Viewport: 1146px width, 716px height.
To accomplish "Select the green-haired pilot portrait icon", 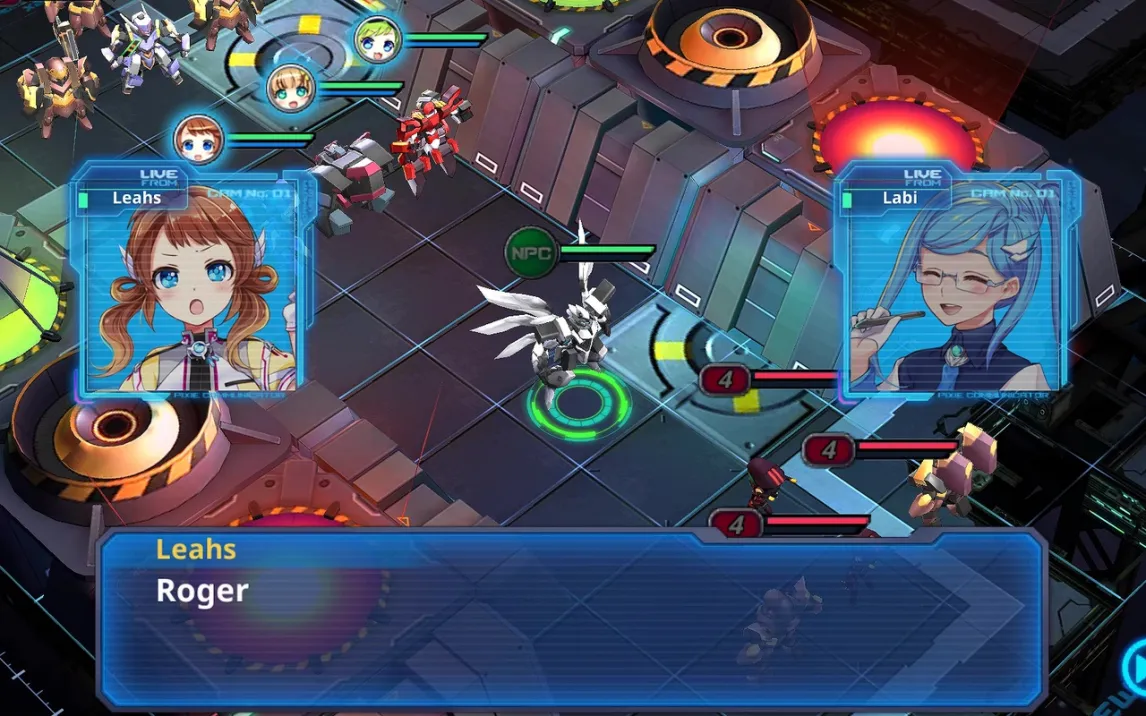I will coord(378,40).
